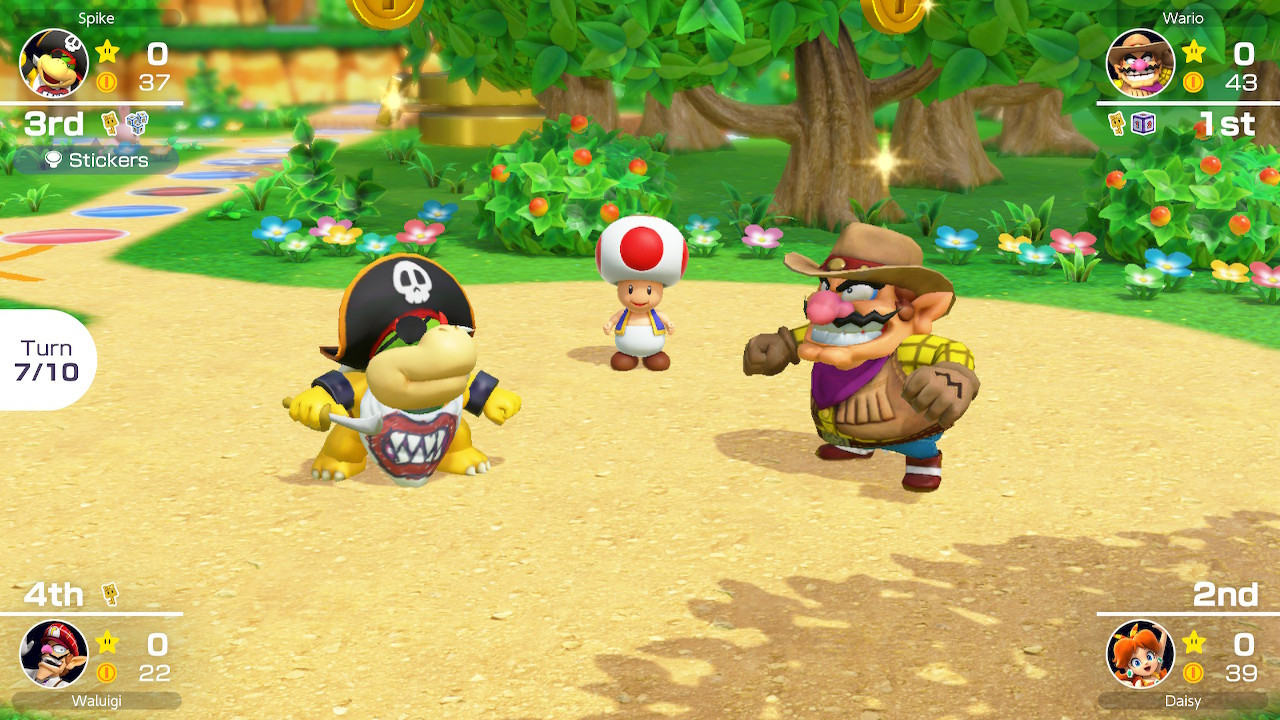Click Daisy's 2nd place rank label

click(x=1227, y=594)
